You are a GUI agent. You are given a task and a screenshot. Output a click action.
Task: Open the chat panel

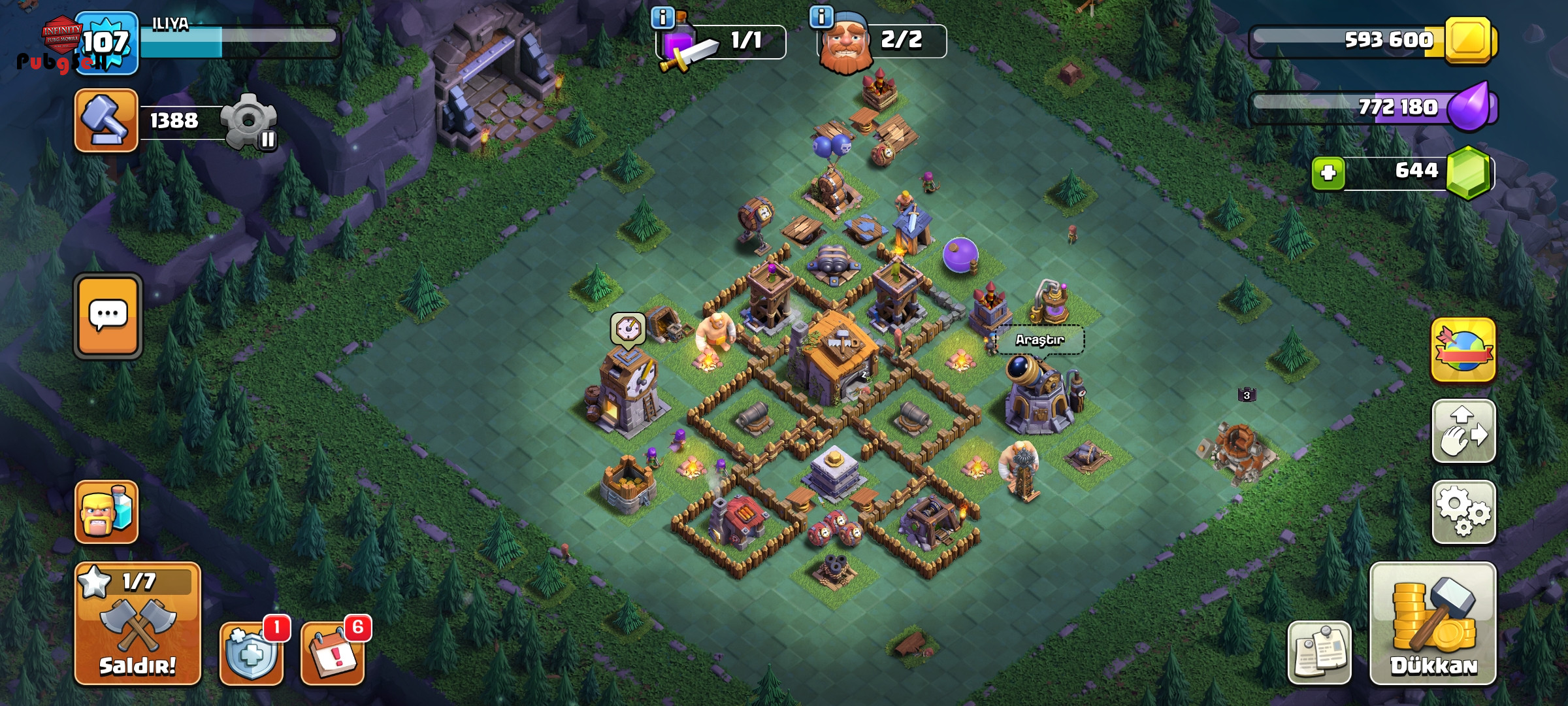pyautogui.click(x=108, y=316)
